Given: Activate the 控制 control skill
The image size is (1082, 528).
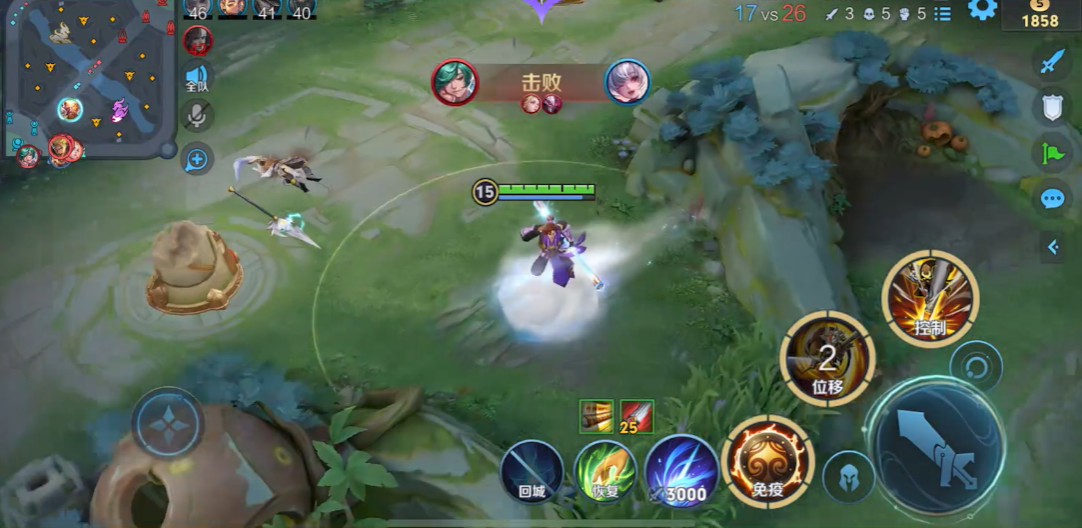Looking at the screenshot, I should (x=930, y=298).
